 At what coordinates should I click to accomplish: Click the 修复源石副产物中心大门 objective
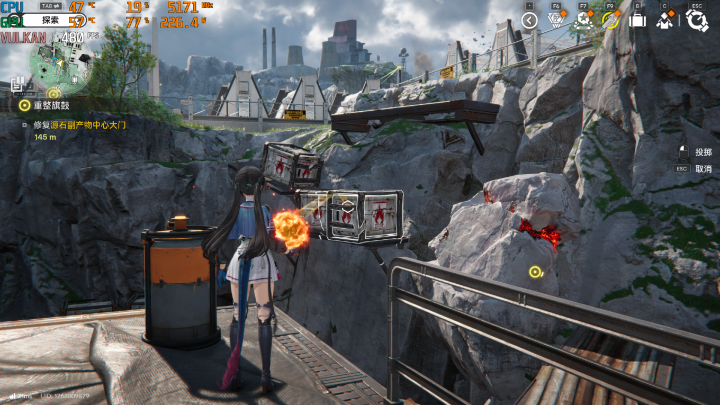[80, 125]
